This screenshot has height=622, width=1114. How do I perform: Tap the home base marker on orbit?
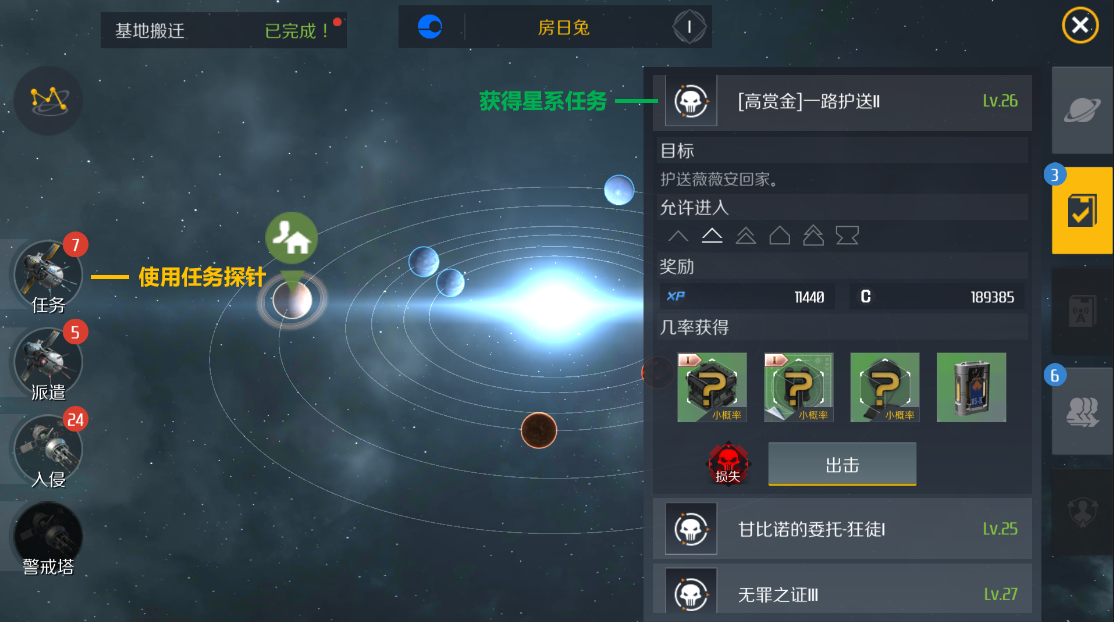coord(292,240)
